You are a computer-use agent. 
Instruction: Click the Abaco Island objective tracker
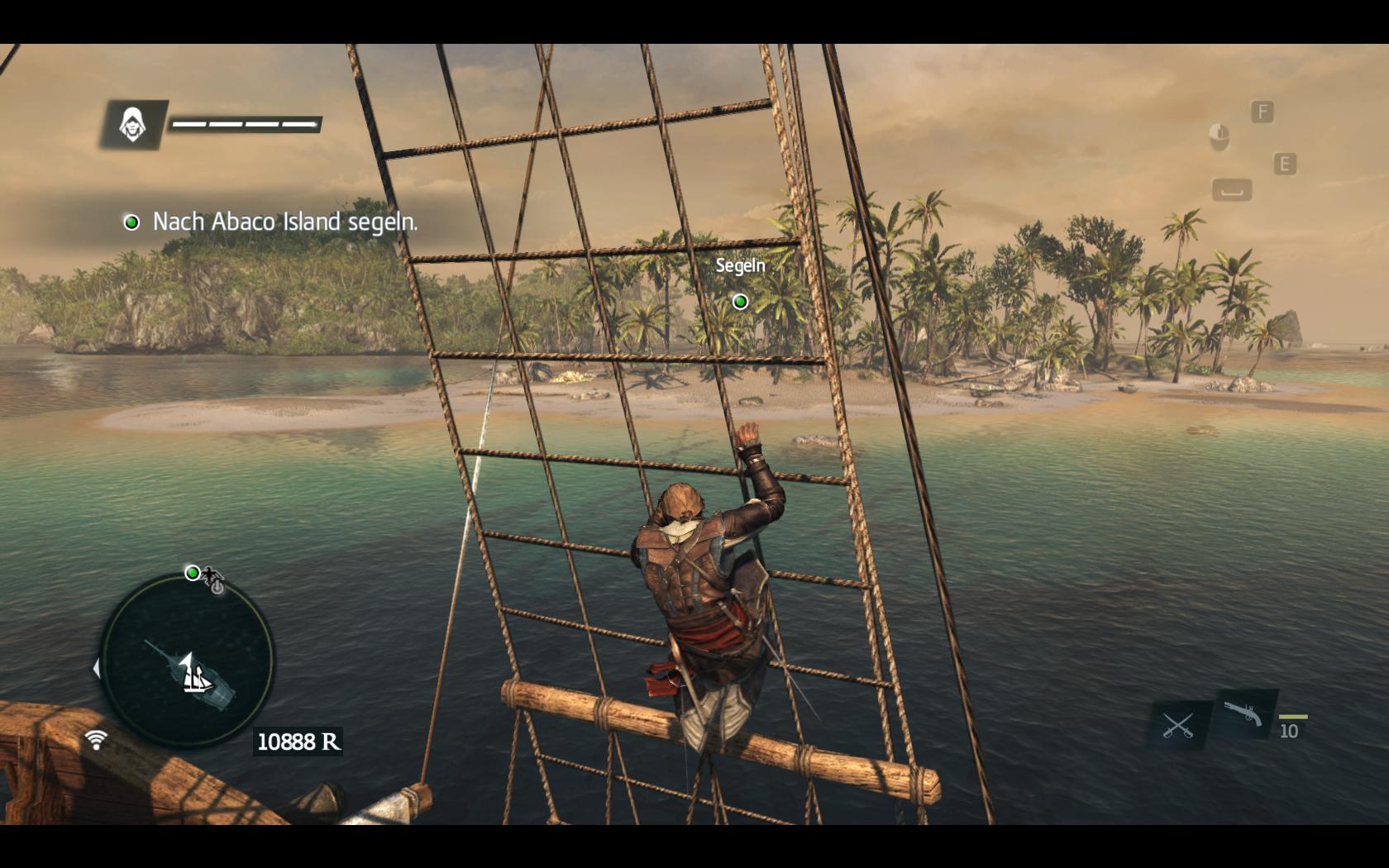(273, 222)
